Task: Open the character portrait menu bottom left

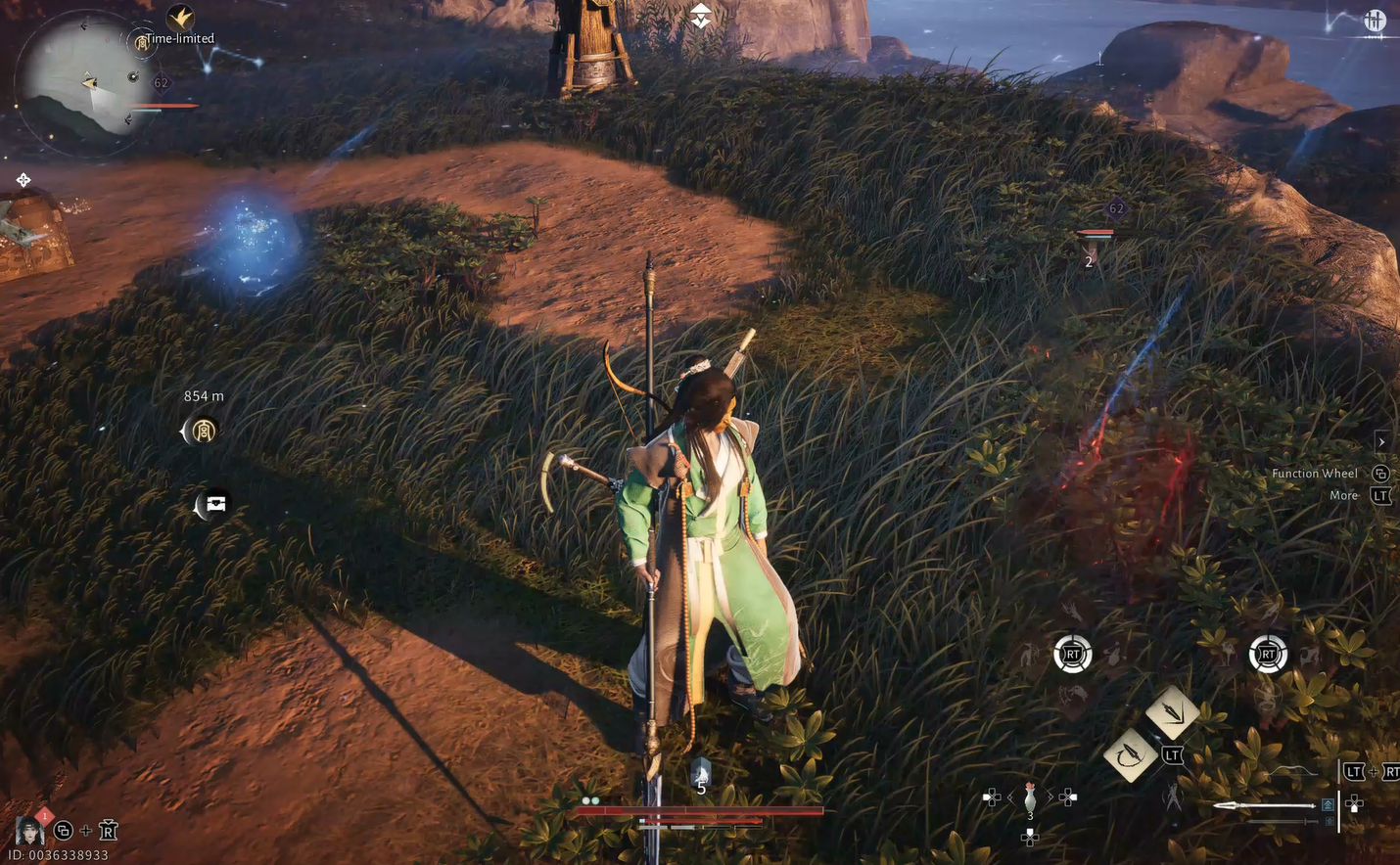Action: [28, 831]
